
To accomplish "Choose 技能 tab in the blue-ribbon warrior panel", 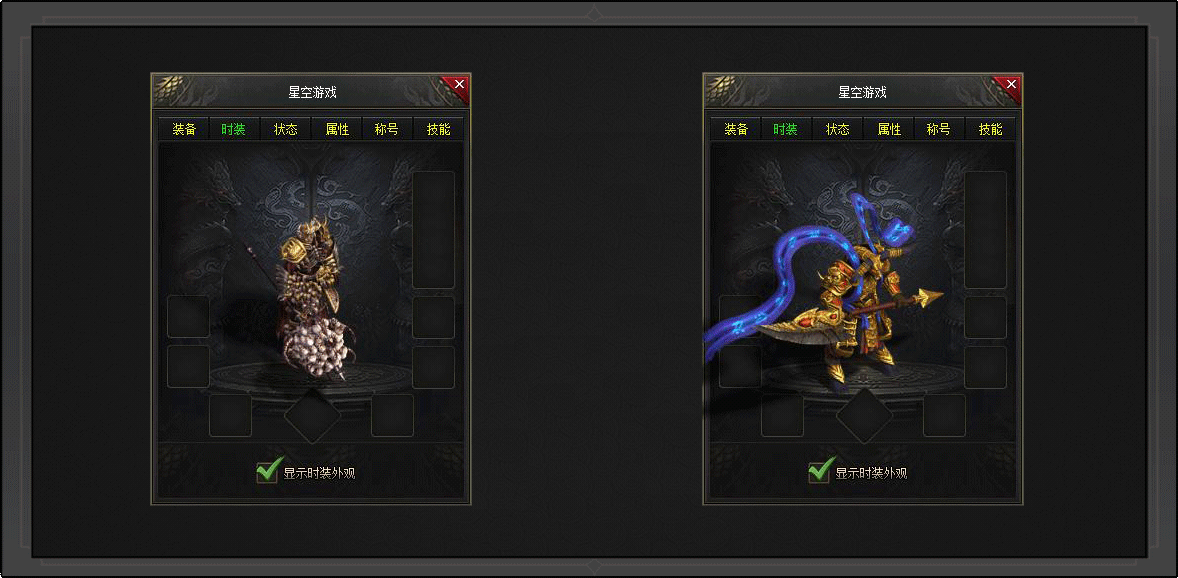I will tap(990, 130).
